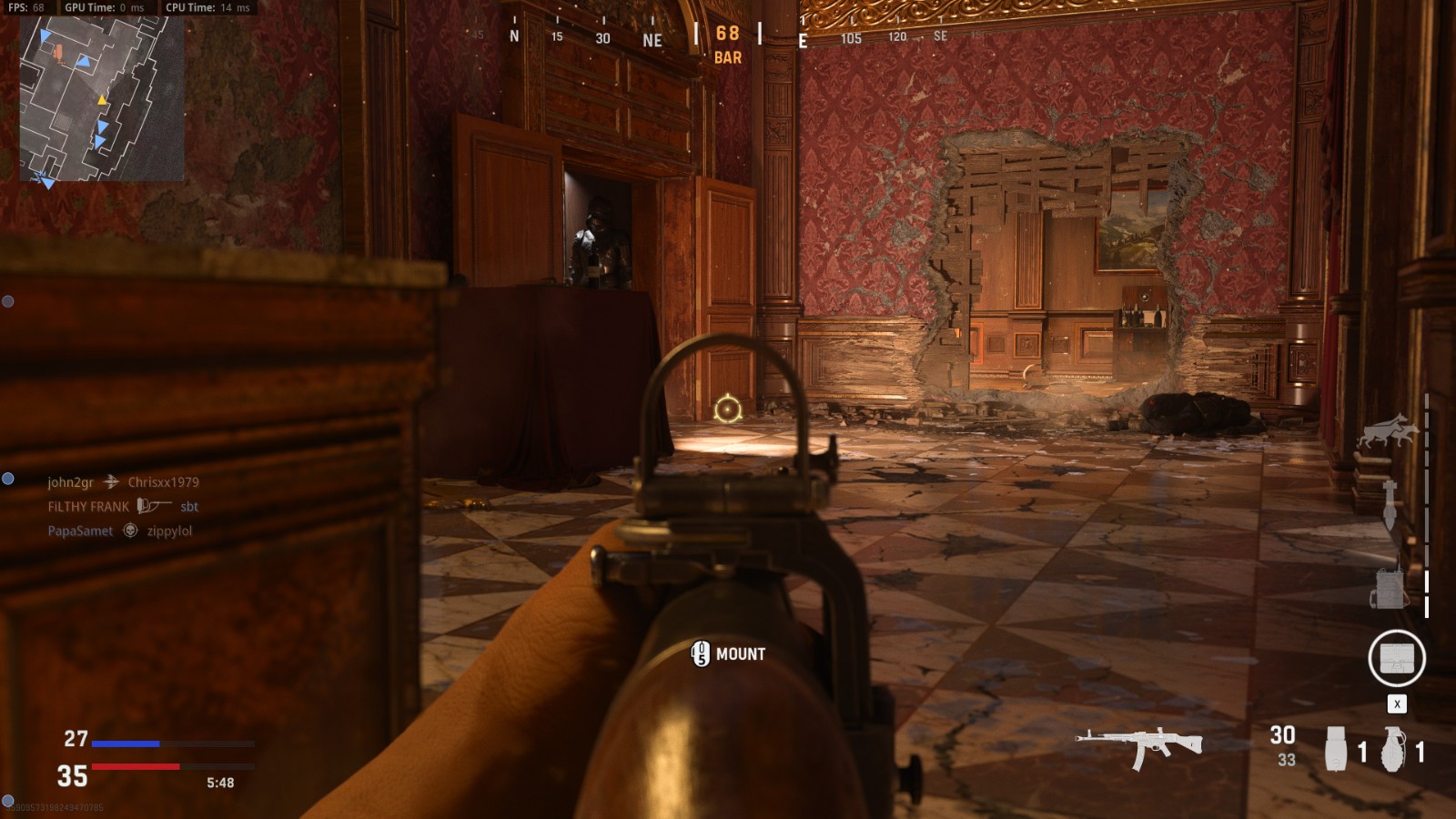Select the attack dogs killstreak icon
This screenshot has height=819, width=1456.
(x=1388, y=430)
